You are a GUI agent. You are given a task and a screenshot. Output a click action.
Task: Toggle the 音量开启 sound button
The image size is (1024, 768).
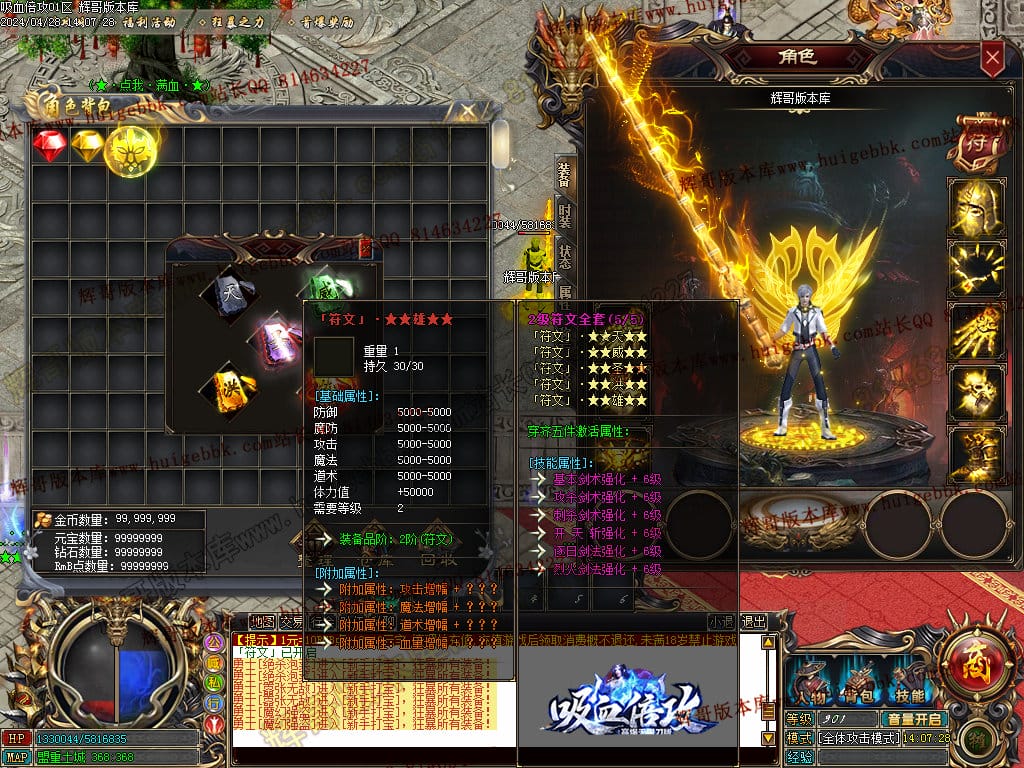click(914, 719)
